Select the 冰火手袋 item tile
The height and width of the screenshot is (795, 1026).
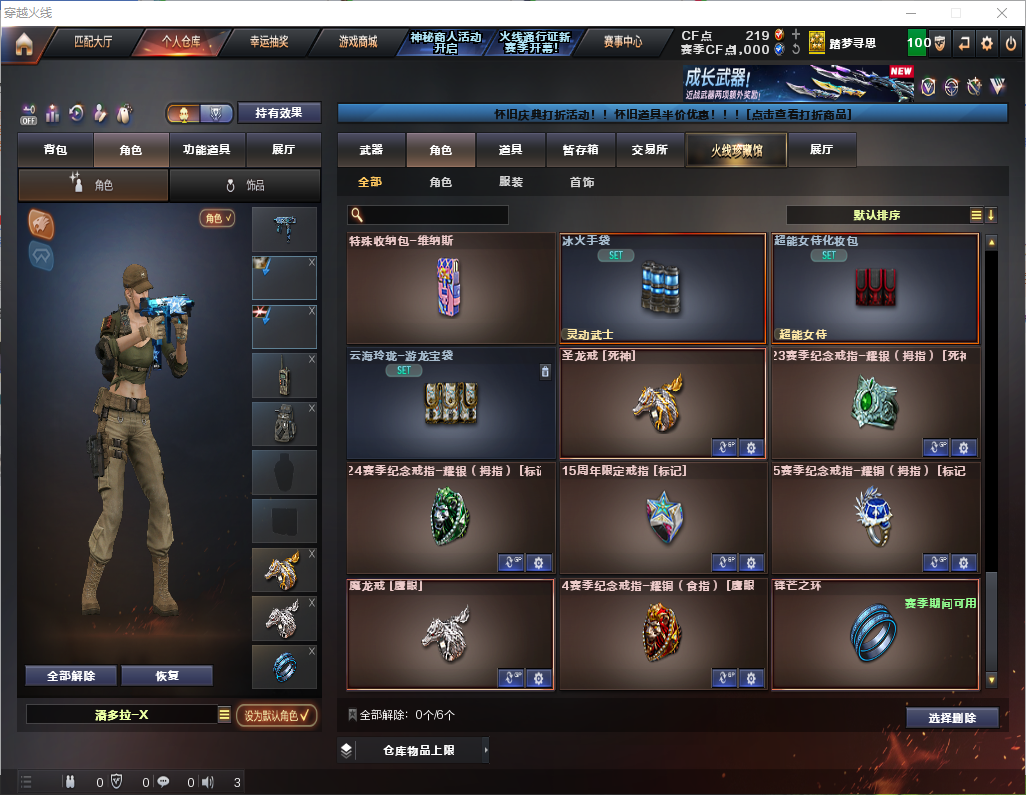(664, 289)
